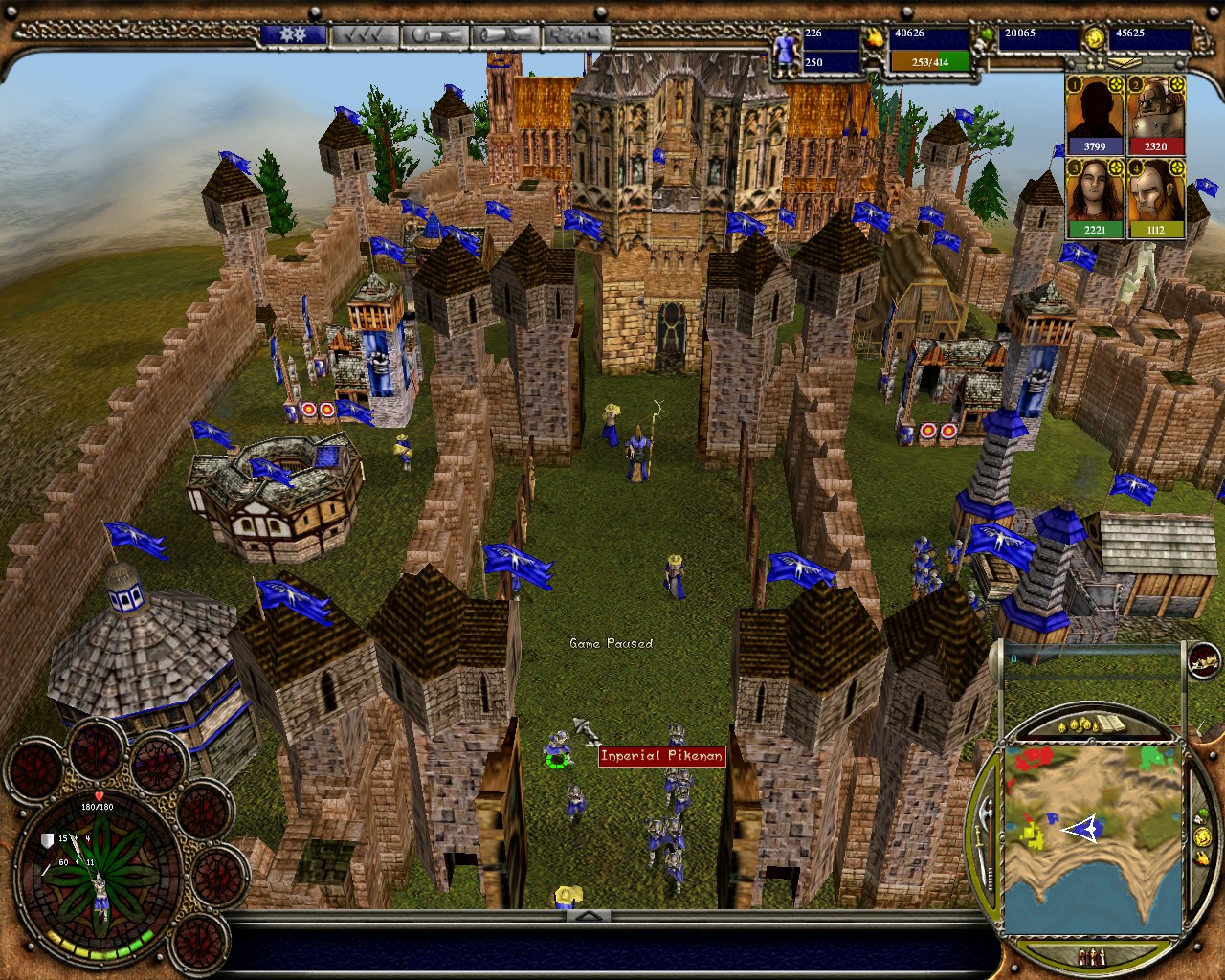Viewport: 1225px width, 980px height.
Task: Click the chevron expander above the hero portraits
Action: click(1125, 63)
